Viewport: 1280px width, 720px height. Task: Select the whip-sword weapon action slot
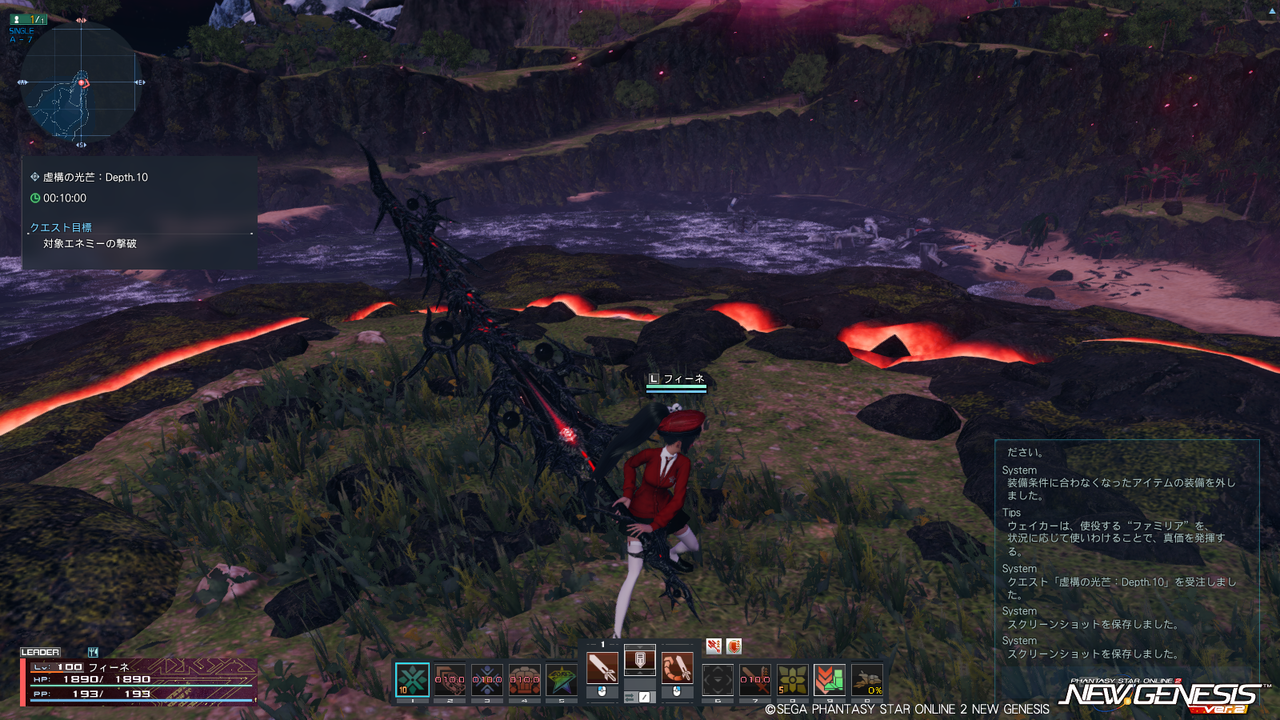(677, 667)
